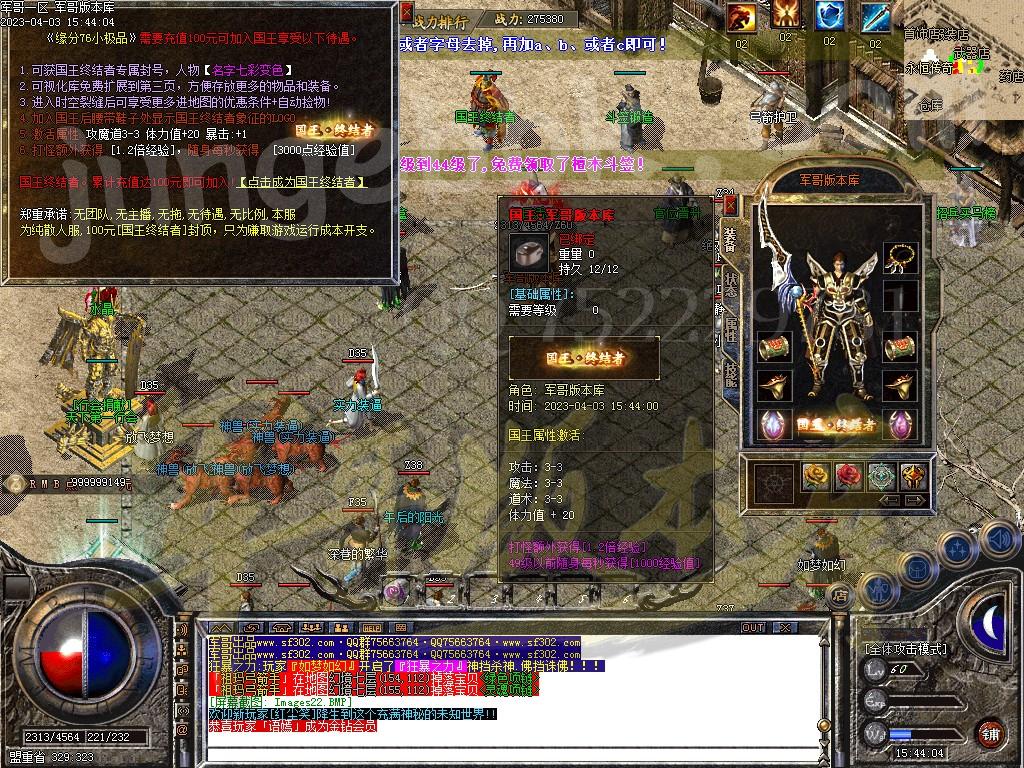Select the red rose item slot
Viewport: 1024px width, 768px height.
click(848, 476)
